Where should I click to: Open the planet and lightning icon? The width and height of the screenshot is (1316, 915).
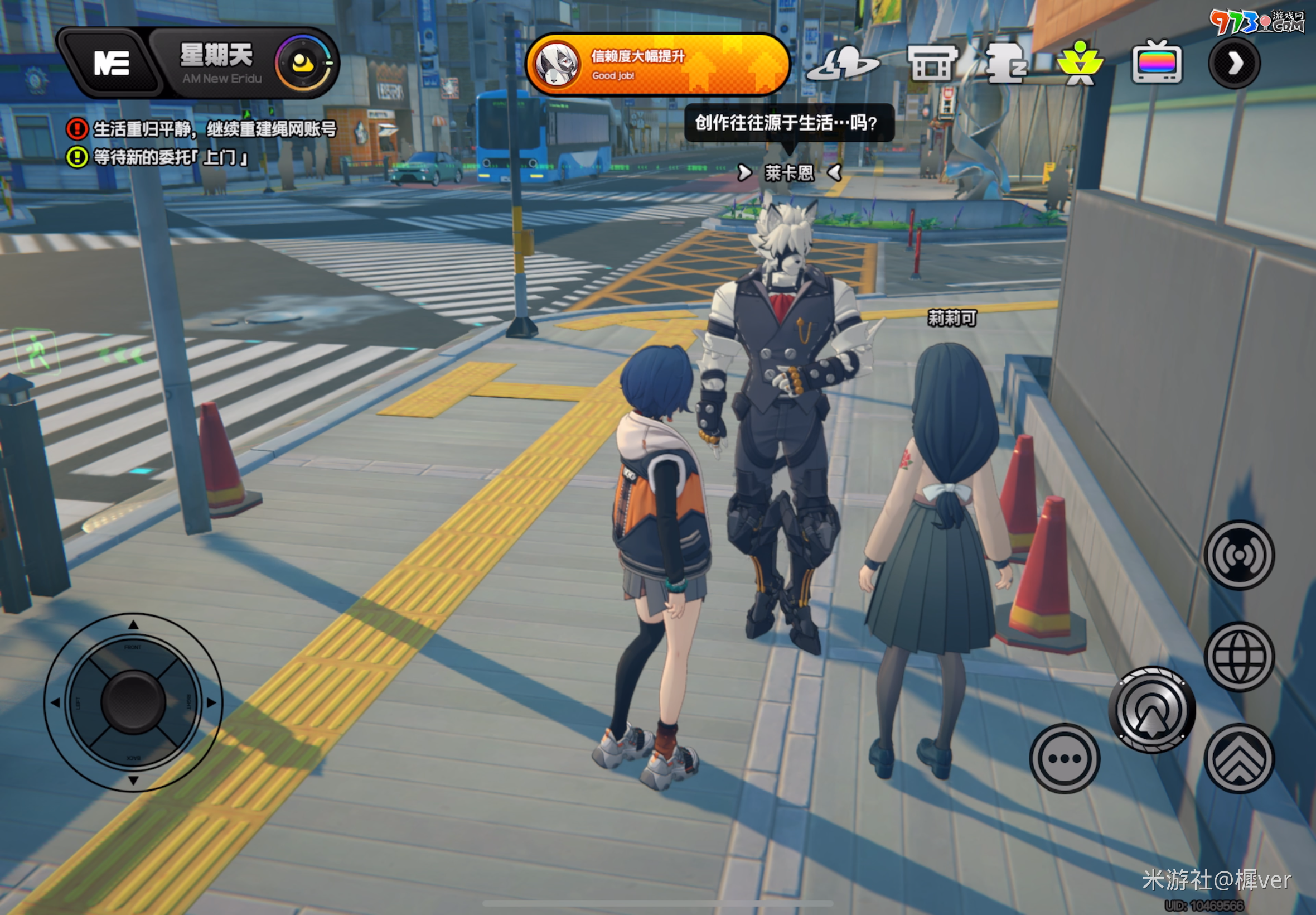tap(842, 64)
